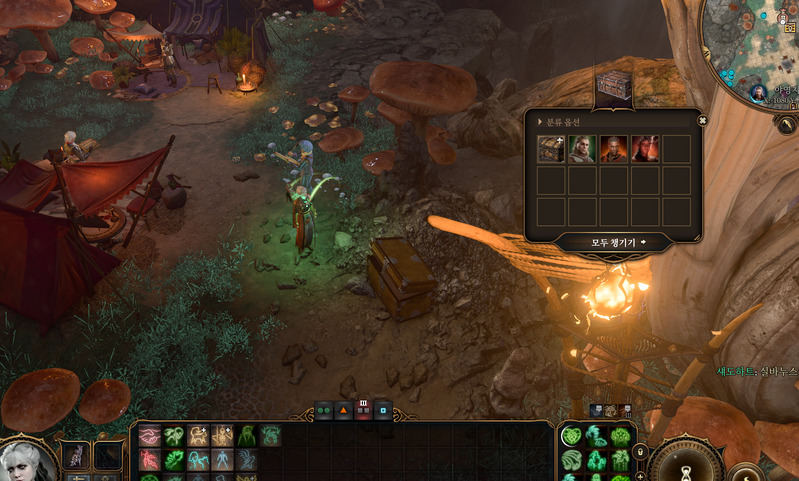Screen dimensions: 799x481
Task: Switch to the green dots hotbar filter
Action: 324,410
